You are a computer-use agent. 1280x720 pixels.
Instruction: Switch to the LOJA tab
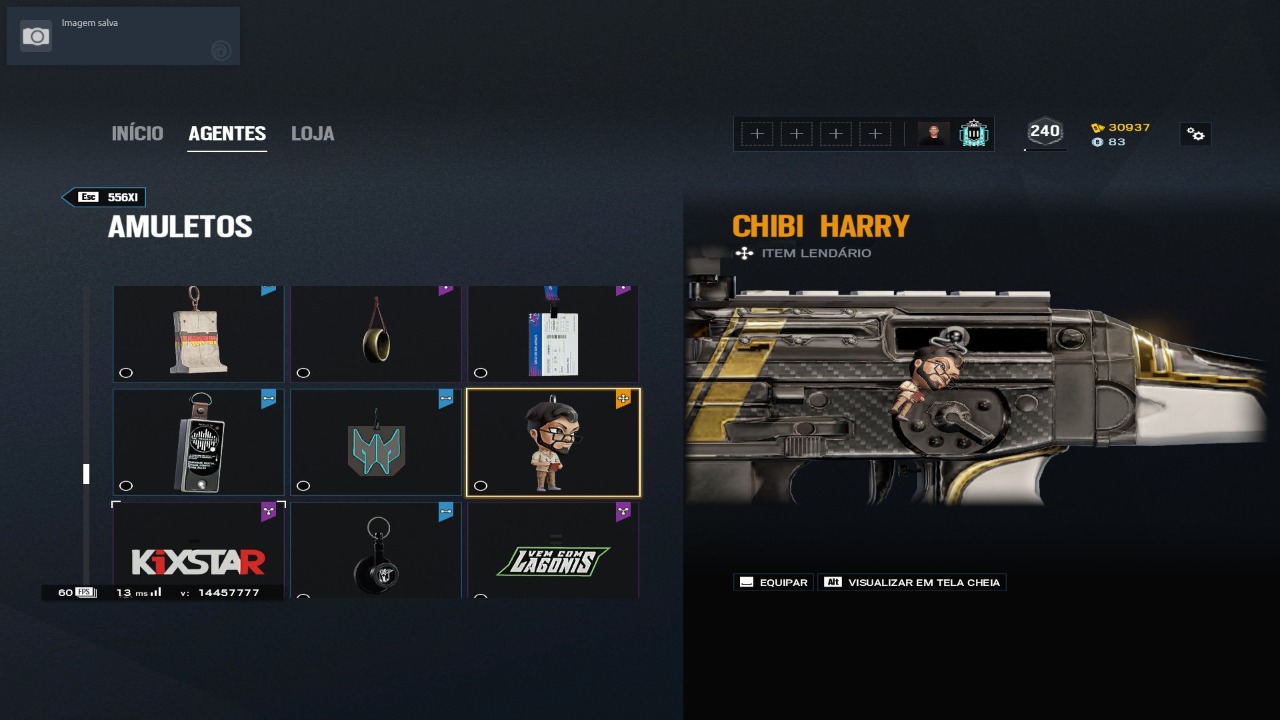(312, 132)
